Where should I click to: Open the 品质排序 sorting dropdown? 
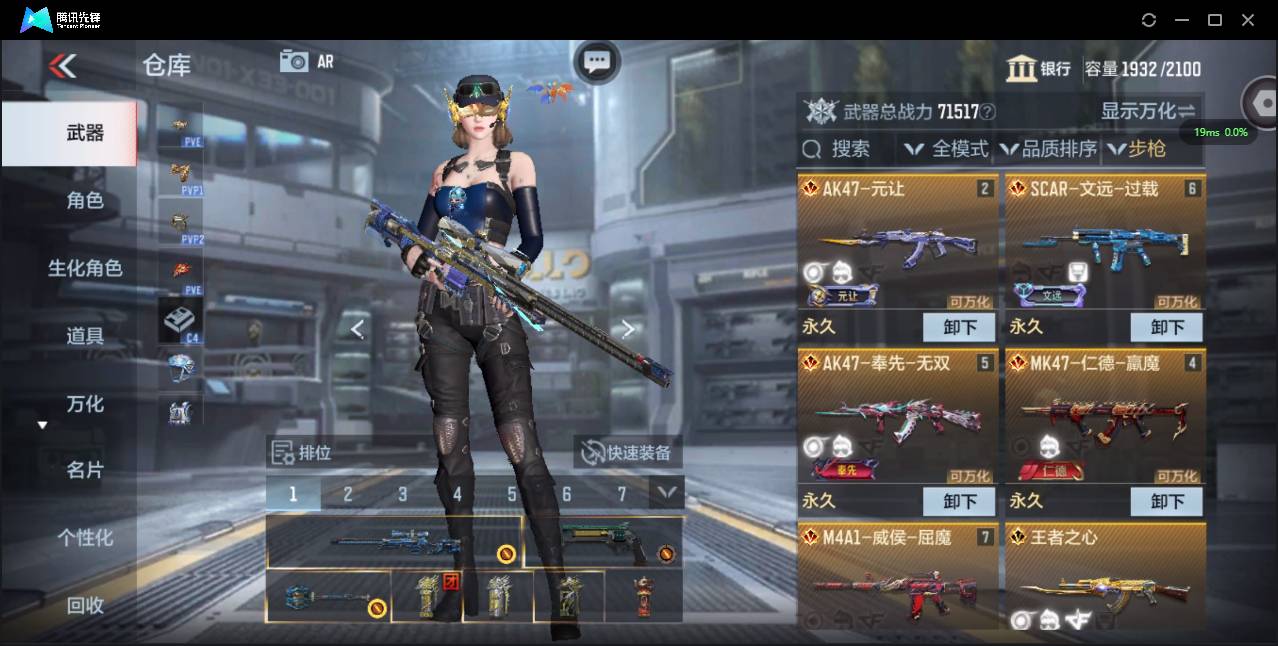point(1049,149)
